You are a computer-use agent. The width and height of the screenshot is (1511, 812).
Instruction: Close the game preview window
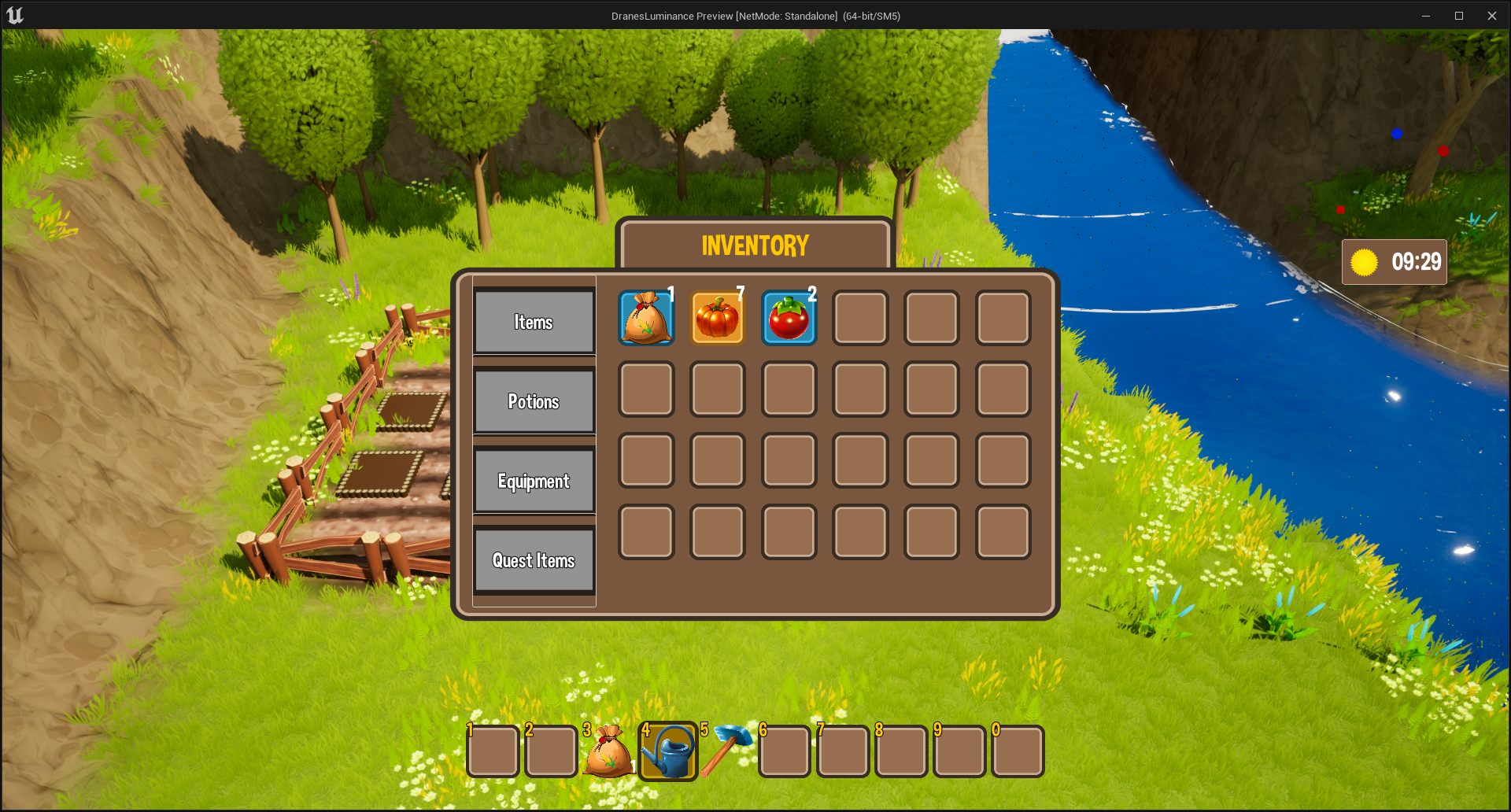[x=1491, y=16]
